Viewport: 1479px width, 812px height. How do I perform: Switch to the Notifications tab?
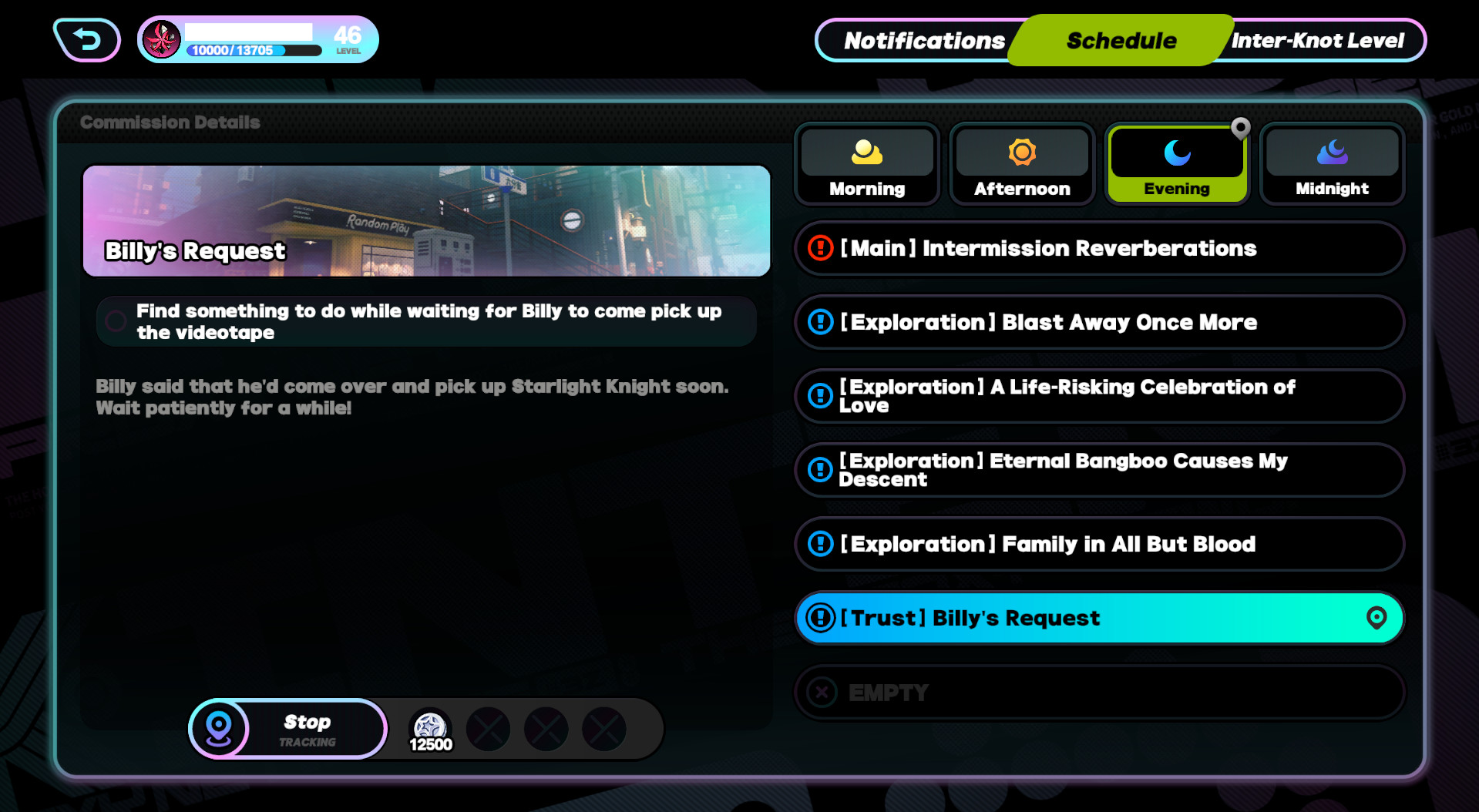point(923,40)
